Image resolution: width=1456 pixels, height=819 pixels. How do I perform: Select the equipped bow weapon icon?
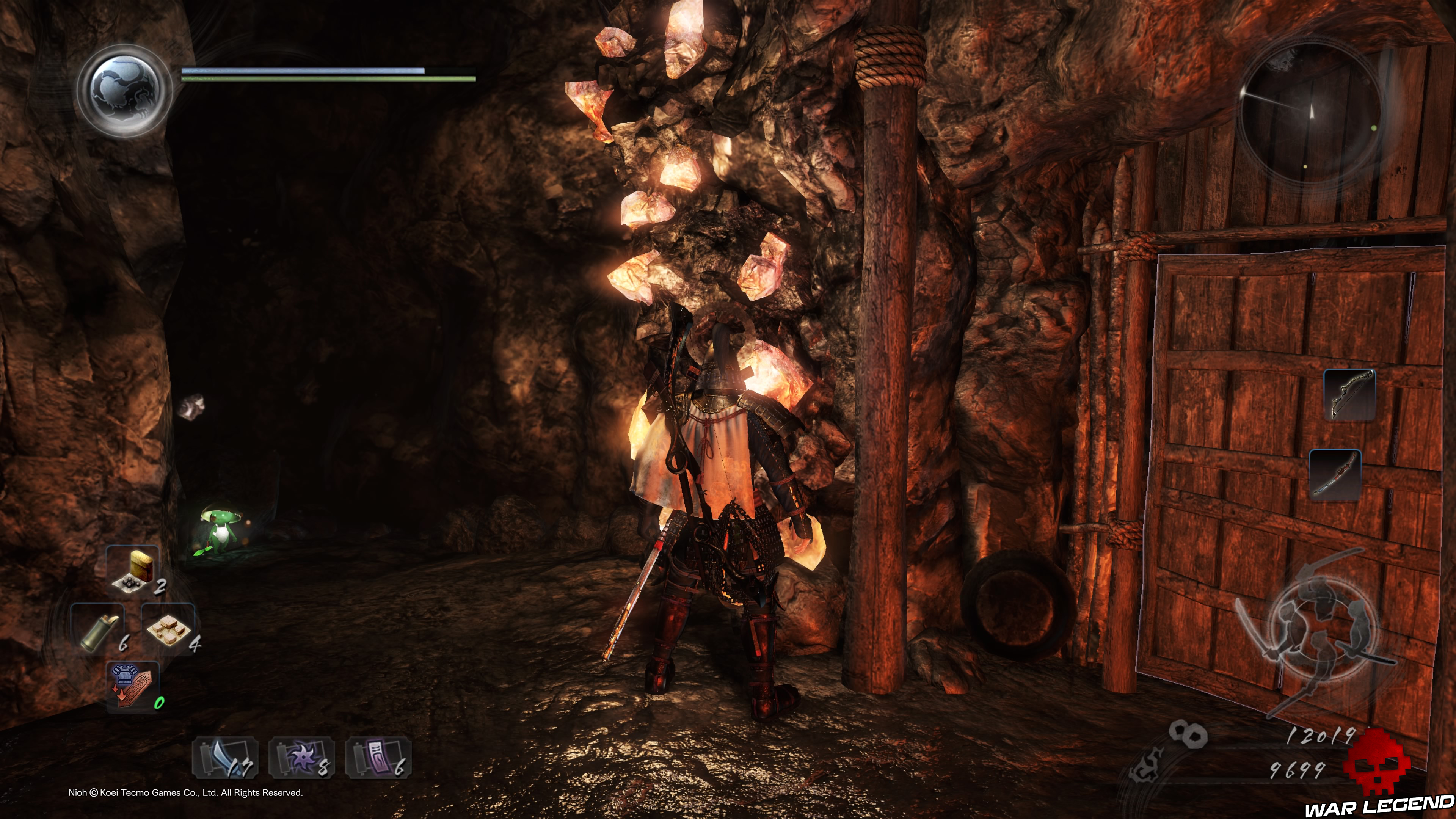[1350, 394]
